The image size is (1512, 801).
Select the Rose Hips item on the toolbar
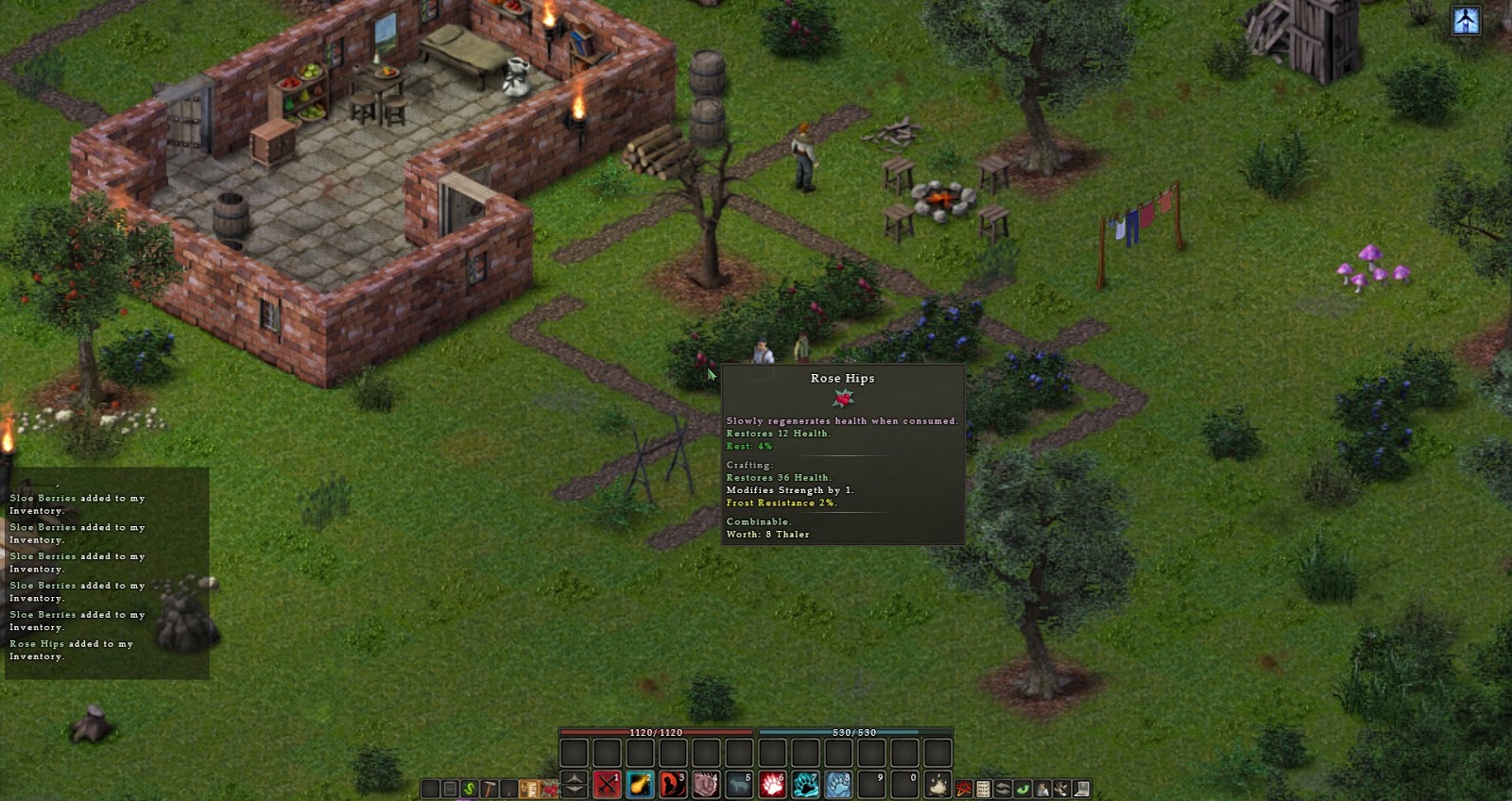(x=549, y=787)
